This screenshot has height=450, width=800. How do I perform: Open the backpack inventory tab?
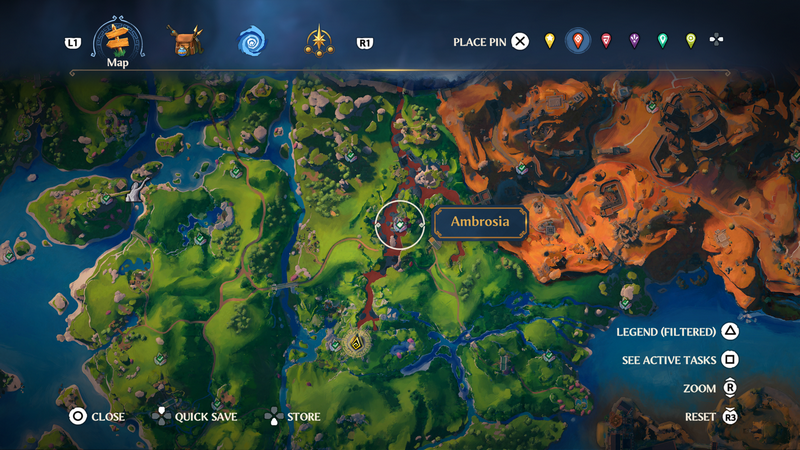tap(185, 42)
